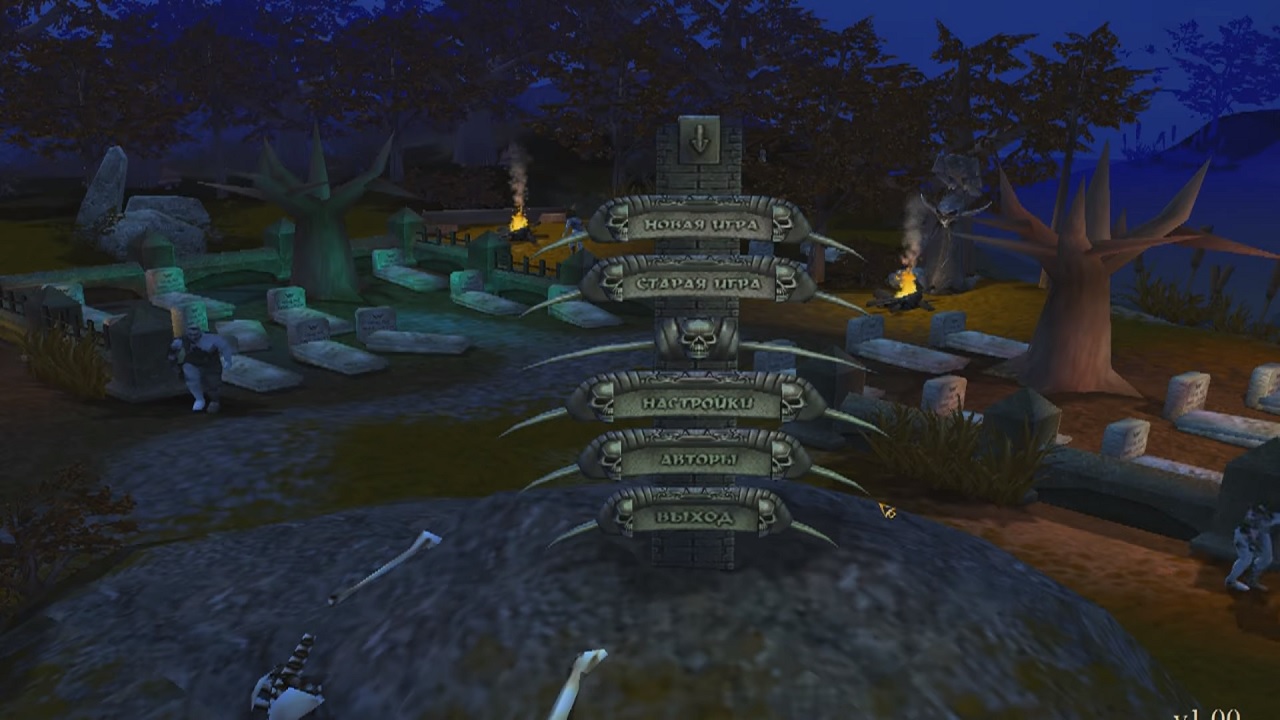The height and width of the screenshot is (720, 1280).
Task: Click the down arrow atop the pillar
Action: tap(699, 140)
